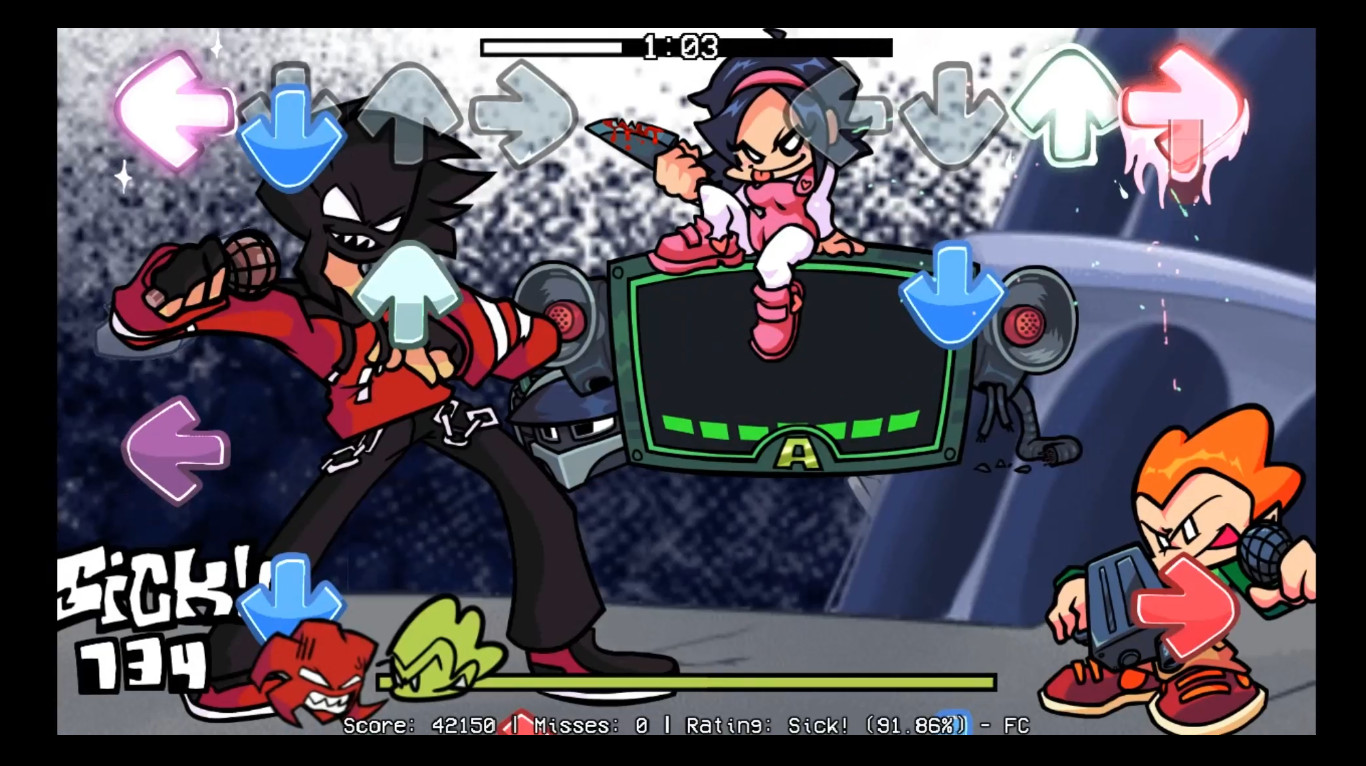1366x766 pixels.
Task: Click the song timer bar showing 1:03
Action: pyautogui.click(x=683, y=46)
